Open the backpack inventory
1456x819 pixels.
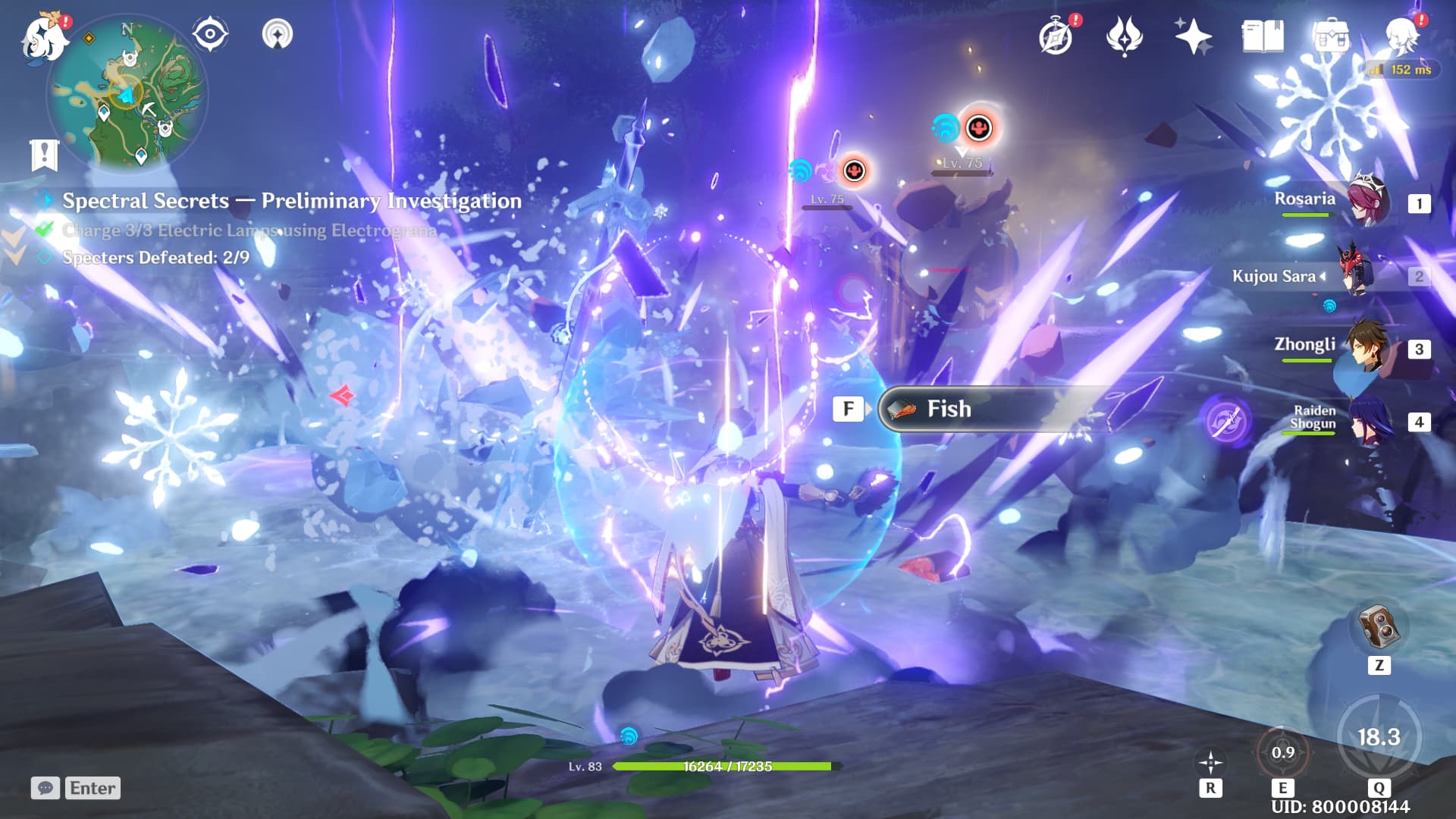pos(1330,36)
